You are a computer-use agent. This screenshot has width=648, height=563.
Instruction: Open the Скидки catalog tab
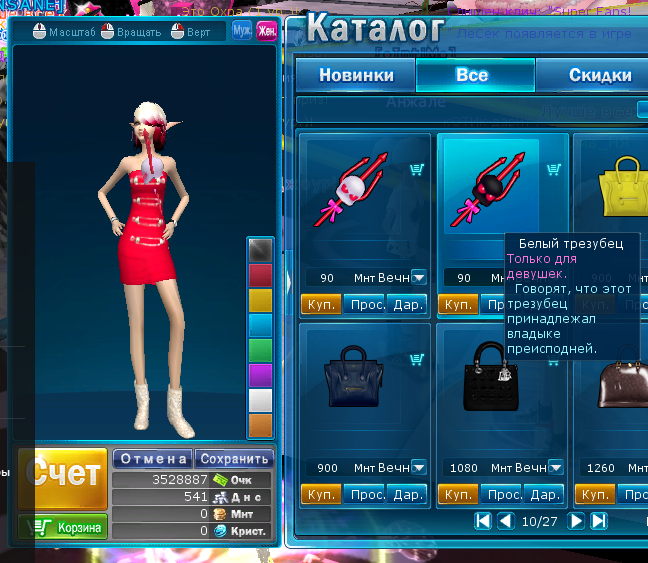[x=600, y=75]
